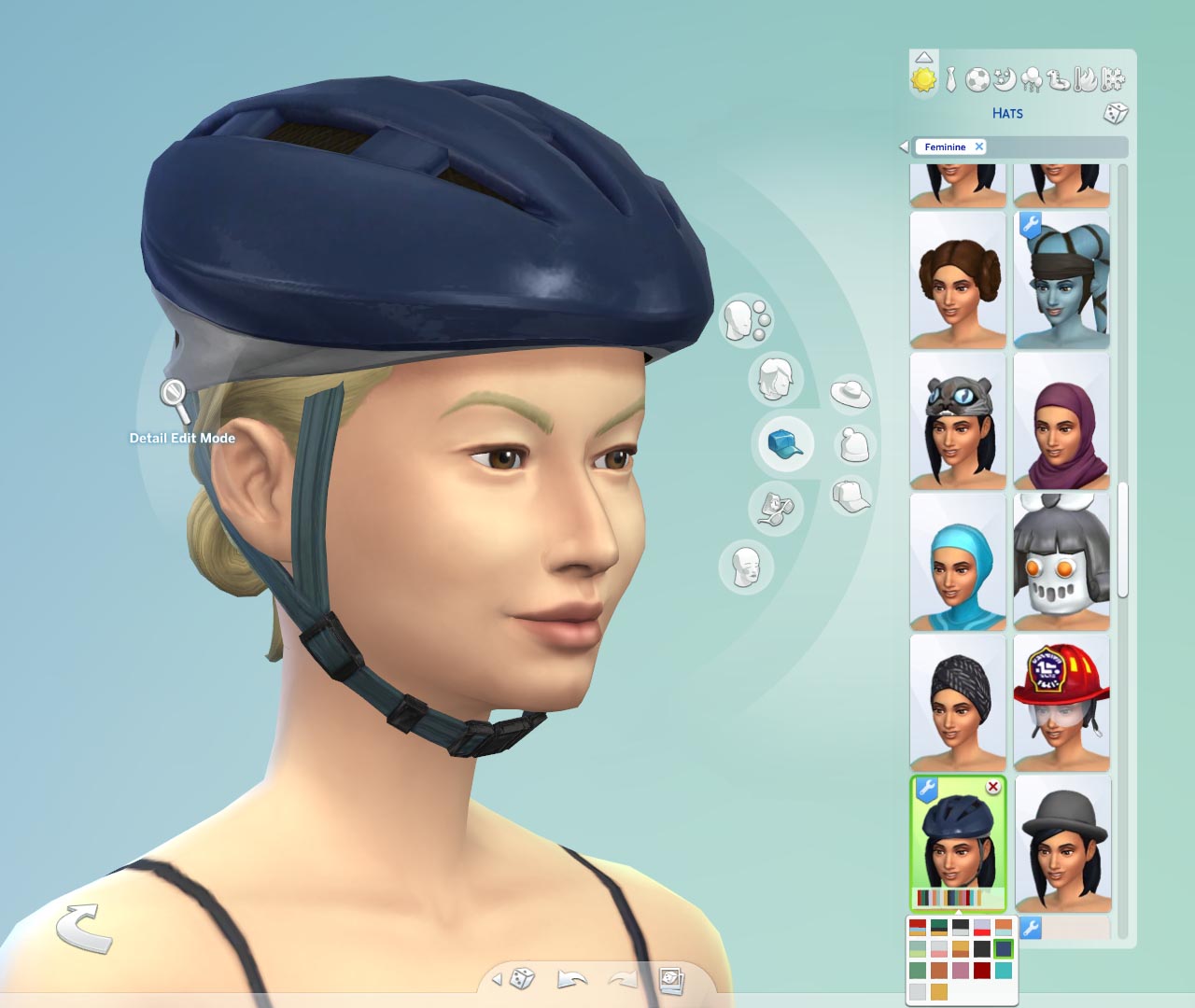This screenshot has width=1195, height=1008.
Task: Expand filters with the left chevron arrow
Action: [x=905, y=147]
